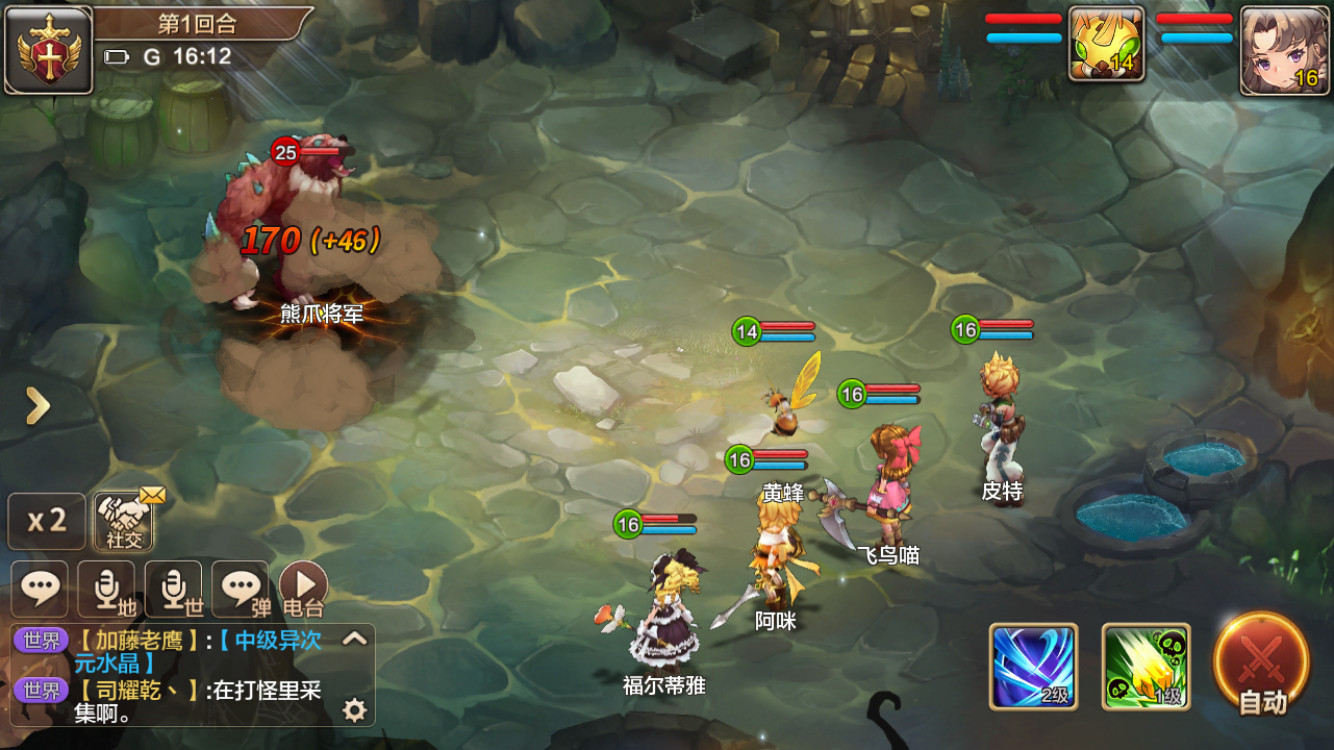Viewport: 1334px width, 750px height.
Task: Select the yellow pet portrait level 14
Action: pyautogui.click(x=1106, y=44)
